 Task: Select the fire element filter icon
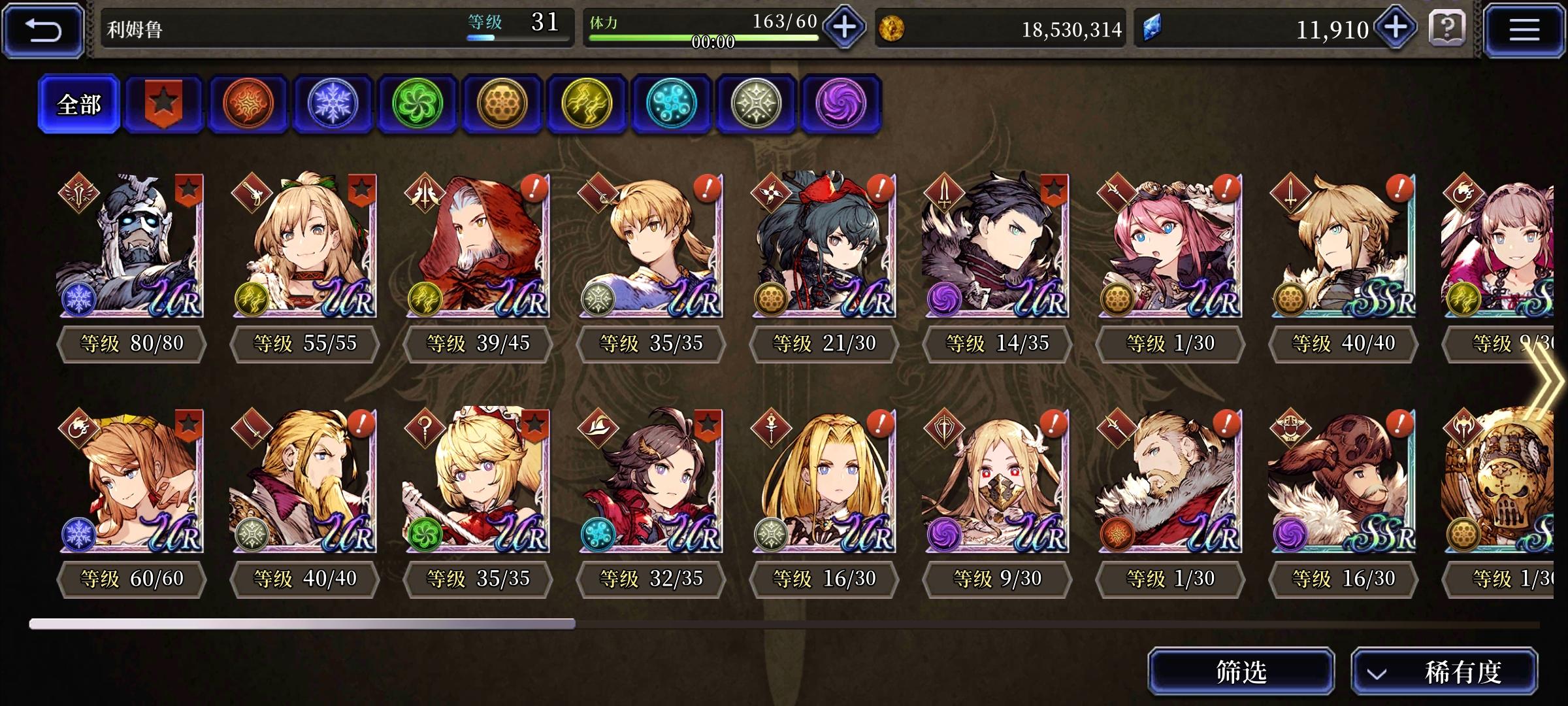[248, 105]
